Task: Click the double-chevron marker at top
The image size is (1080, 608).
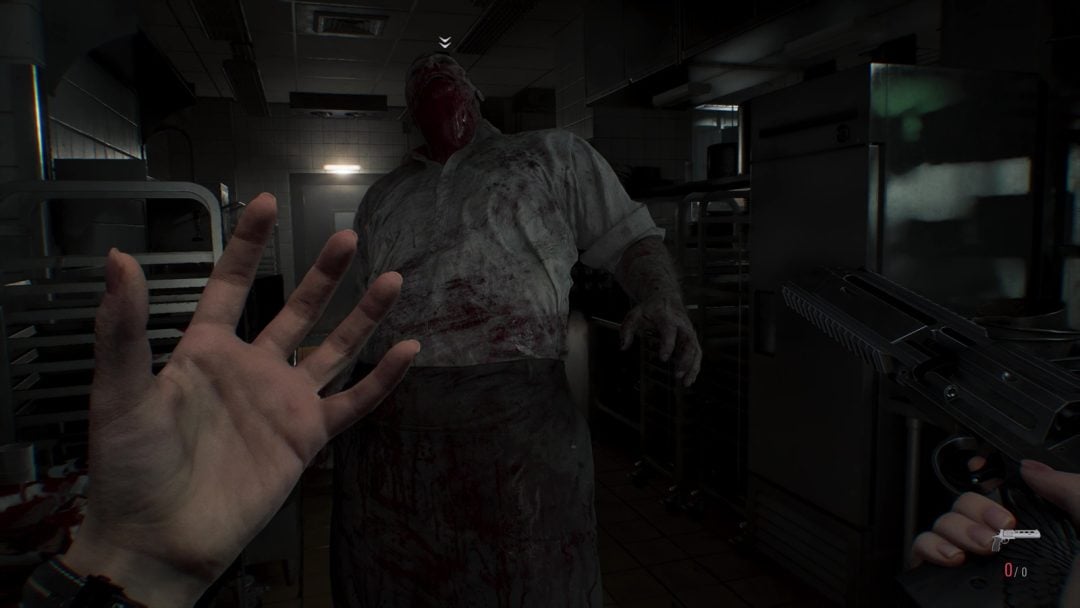Action: point(445,42)
